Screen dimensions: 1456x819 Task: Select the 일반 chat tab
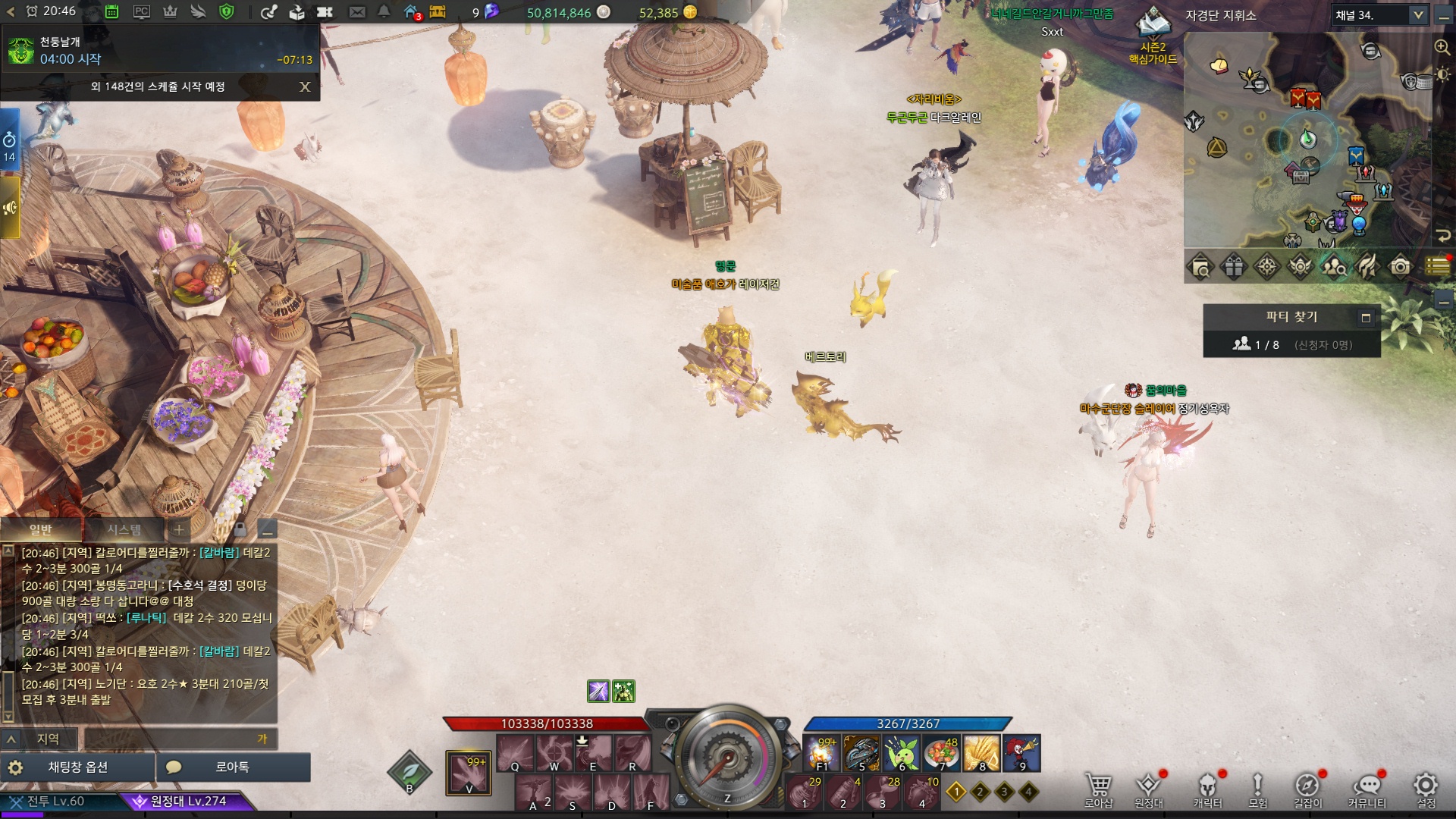coord(41,529)
